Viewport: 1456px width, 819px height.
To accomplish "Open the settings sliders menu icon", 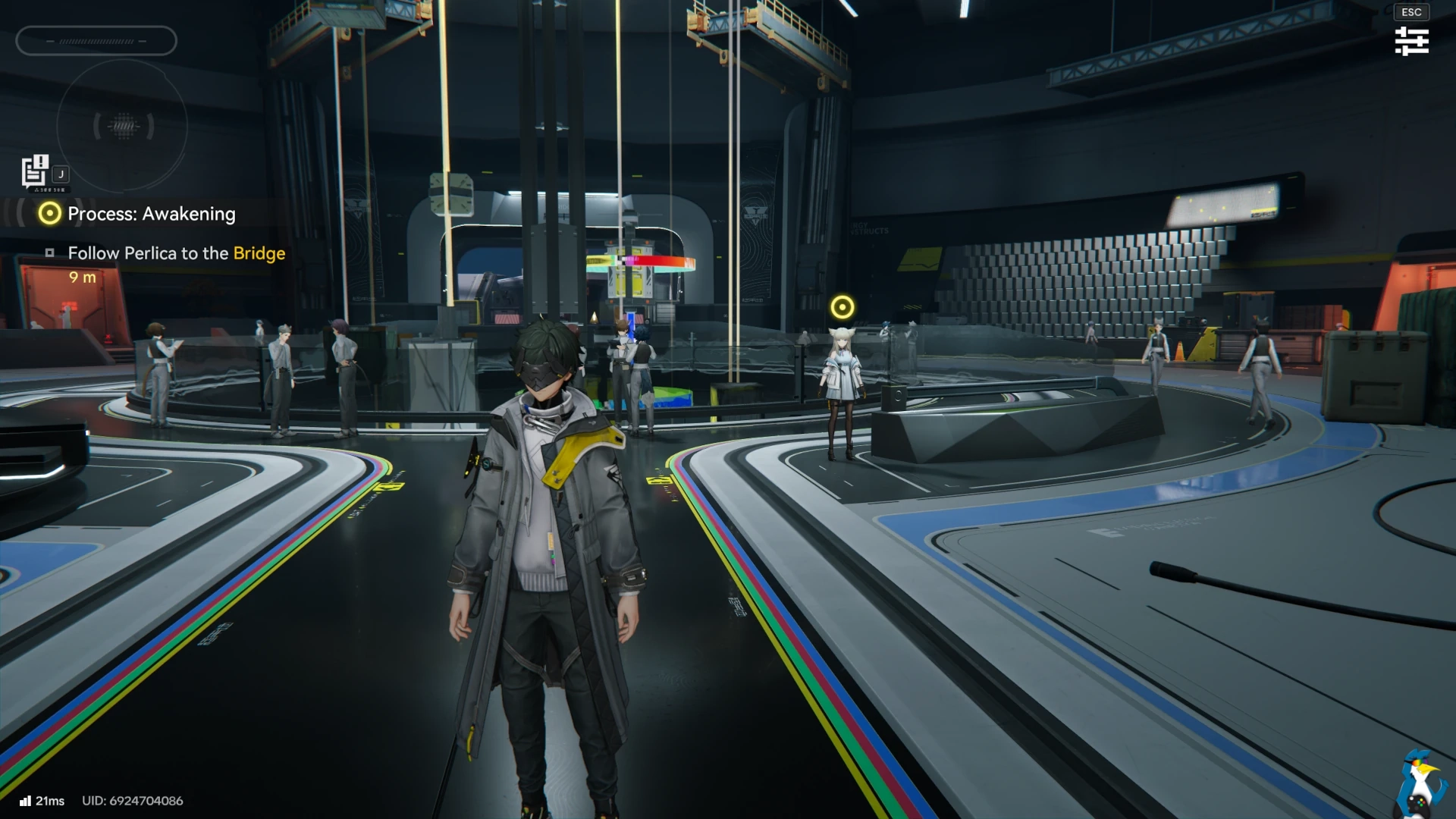I will coord(1411,41).
